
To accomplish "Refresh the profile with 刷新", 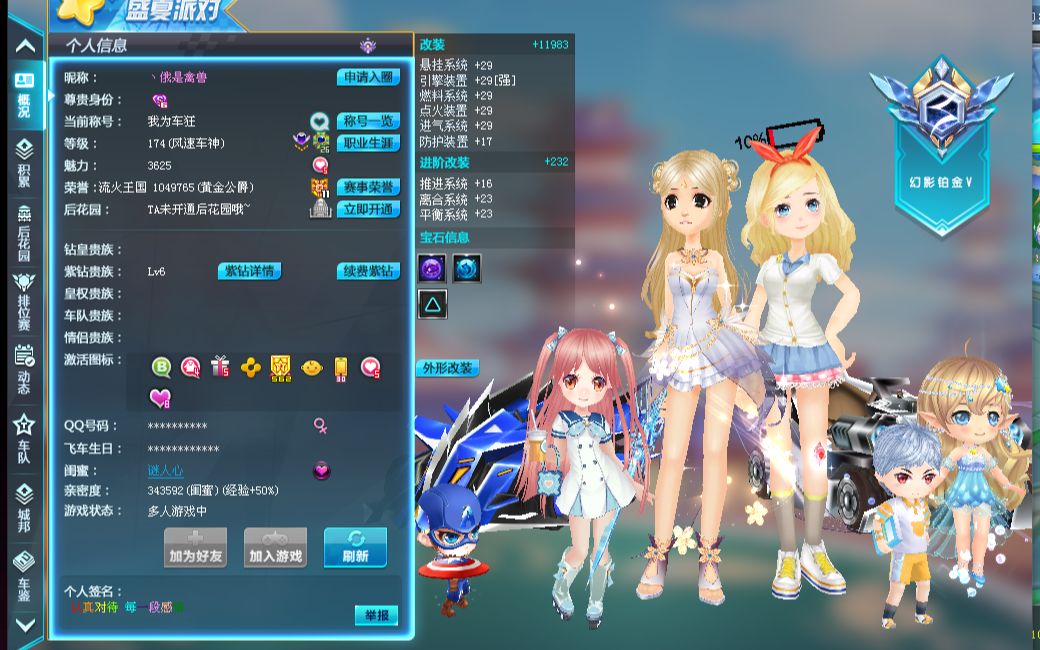I will [x=355, y=548].
